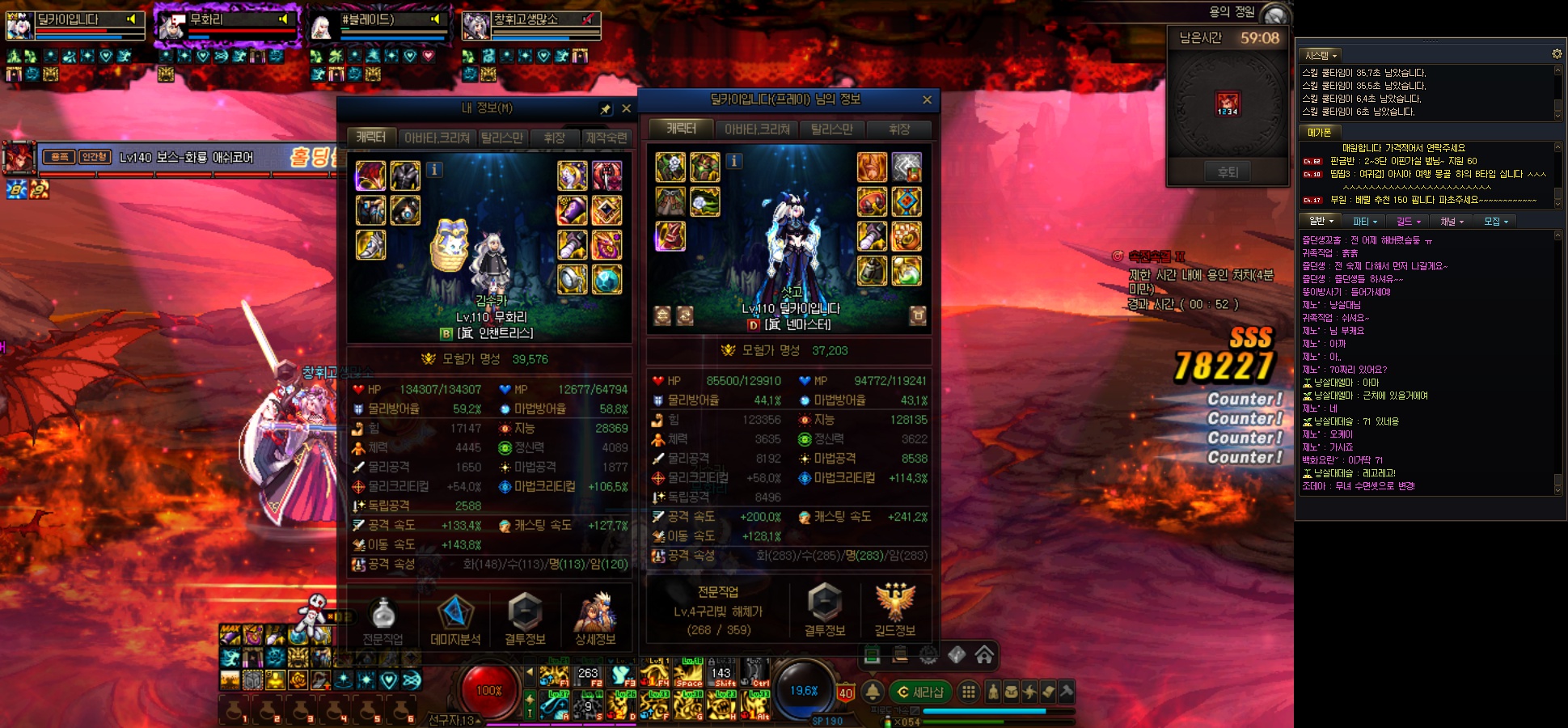Image resolution: width=1568 pixels, height=728 pixels.
Task: Click the notification bell icon
Action: (873, 692)
